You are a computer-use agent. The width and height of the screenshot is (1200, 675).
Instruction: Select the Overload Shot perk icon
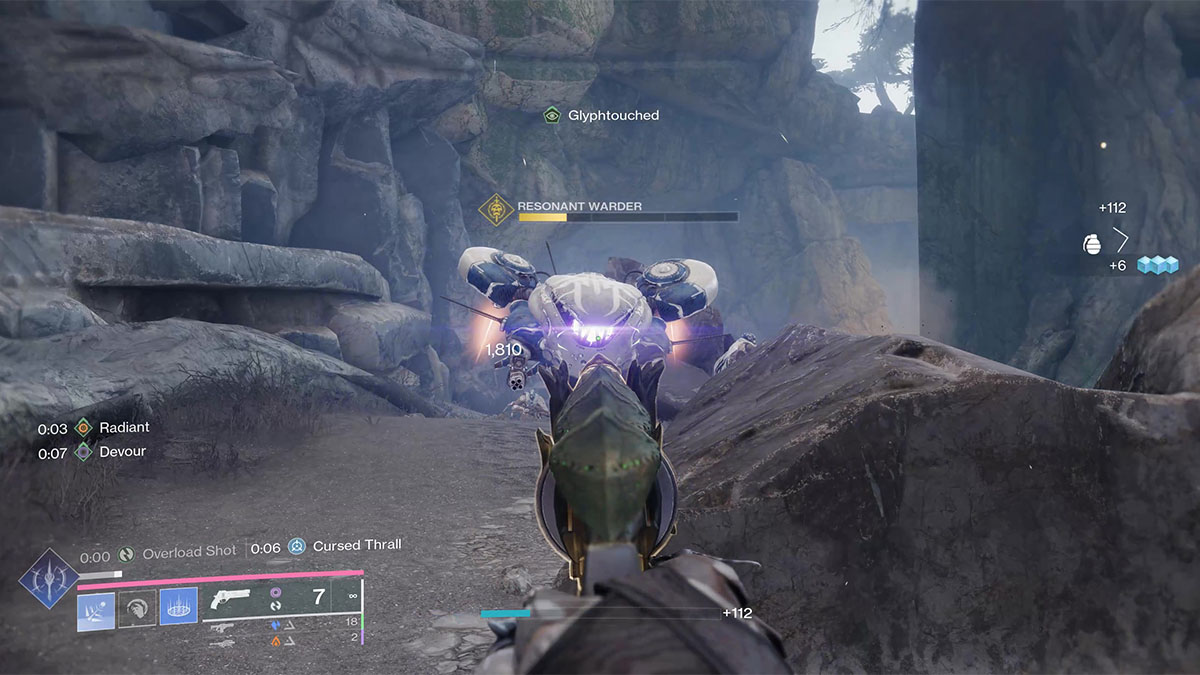tap(126, 552)
